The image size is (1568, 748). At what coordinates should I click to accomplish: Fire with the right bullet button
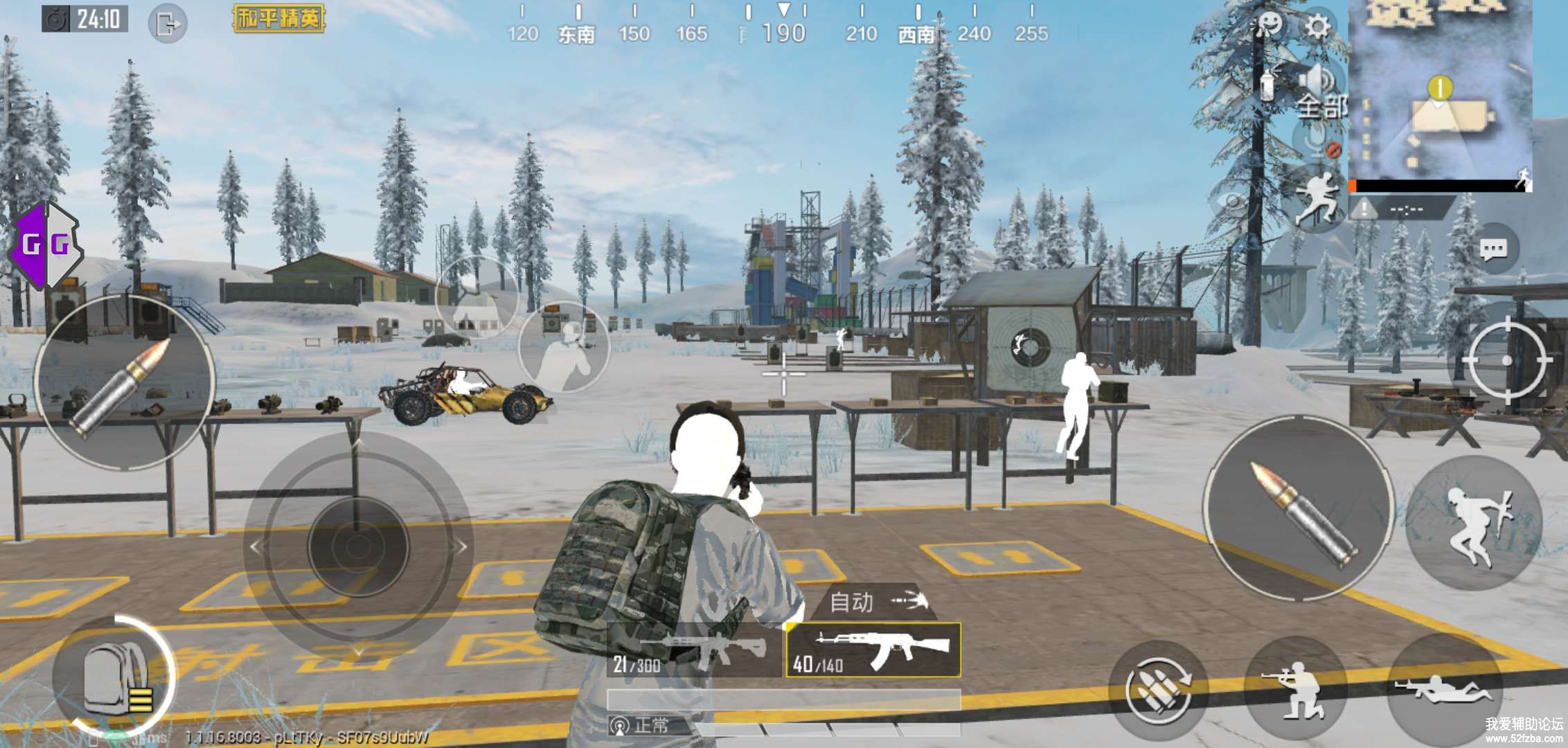(1300, 509)
